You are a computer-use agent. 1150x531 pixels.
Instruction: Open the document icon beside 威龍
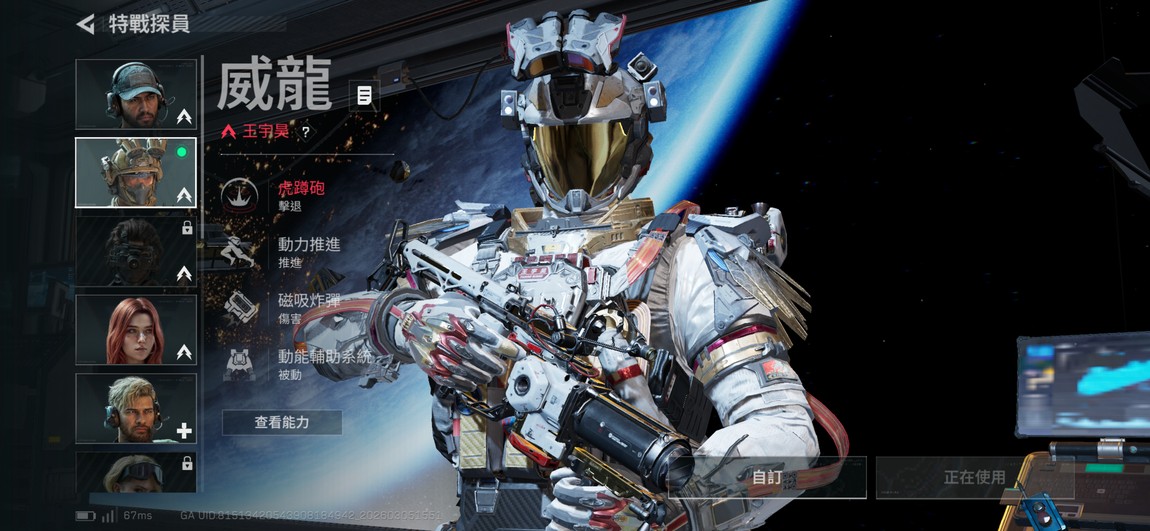coord(364,96)
